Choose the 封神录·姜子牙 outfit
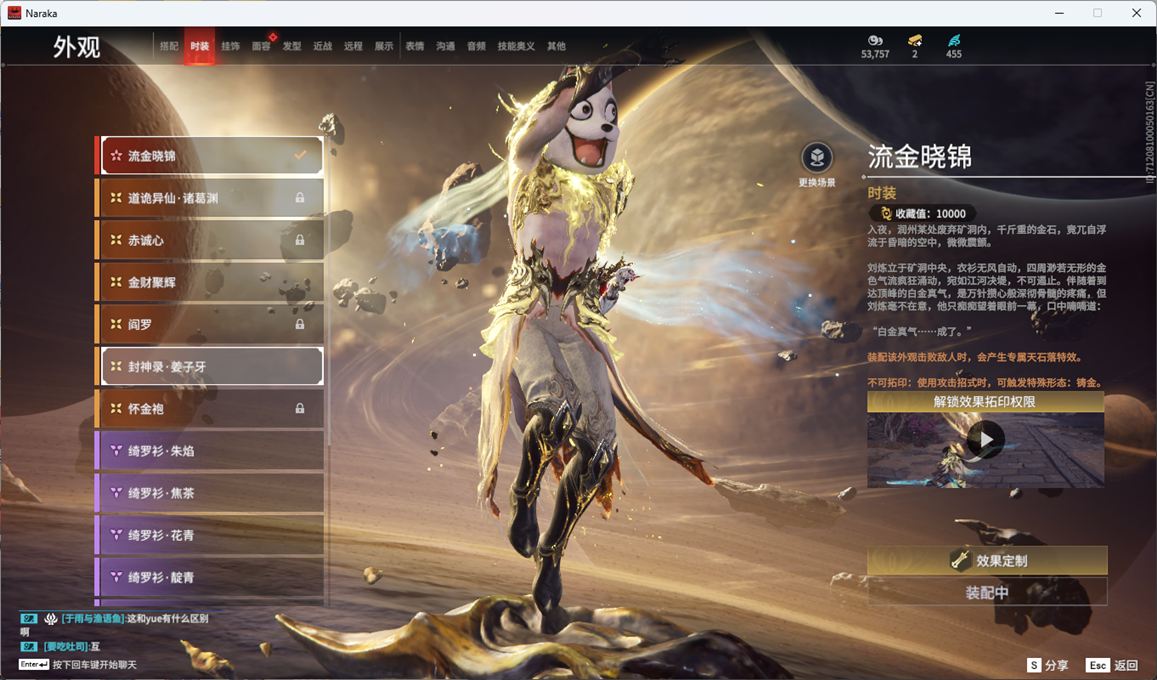 (x=210, y=366)
